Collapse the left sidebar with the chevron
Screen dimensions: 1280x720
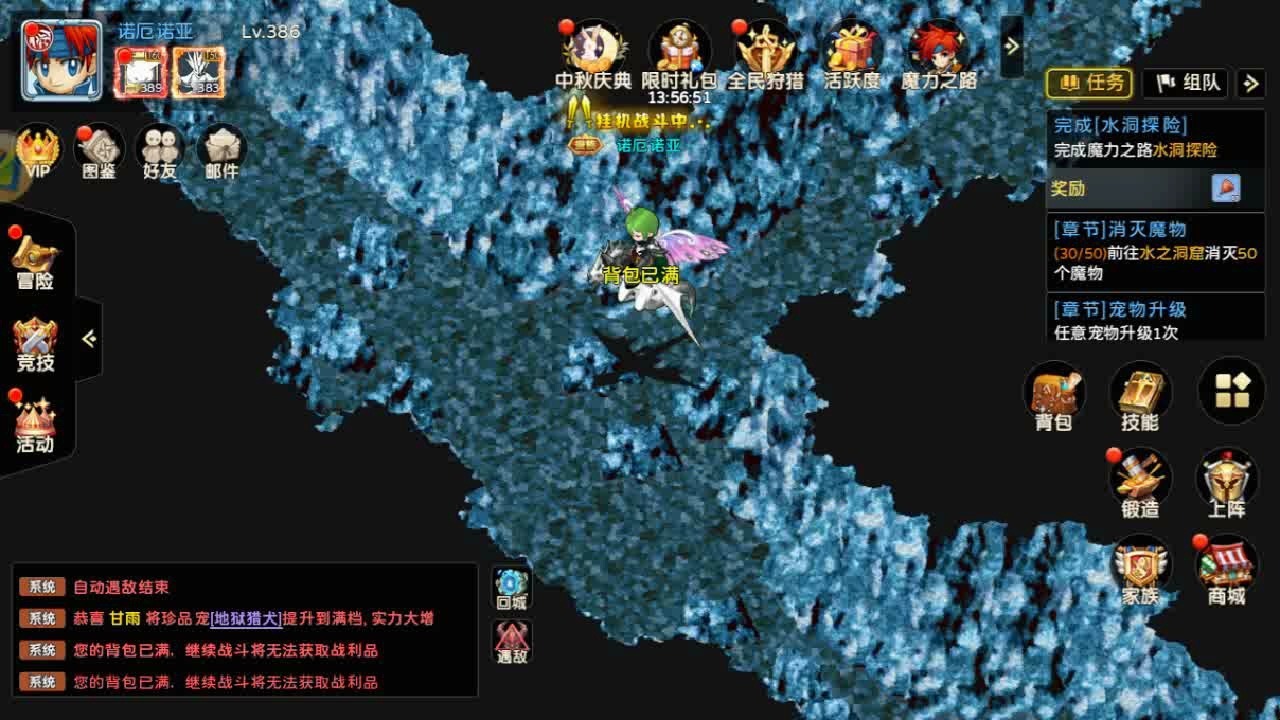[88, 340]
